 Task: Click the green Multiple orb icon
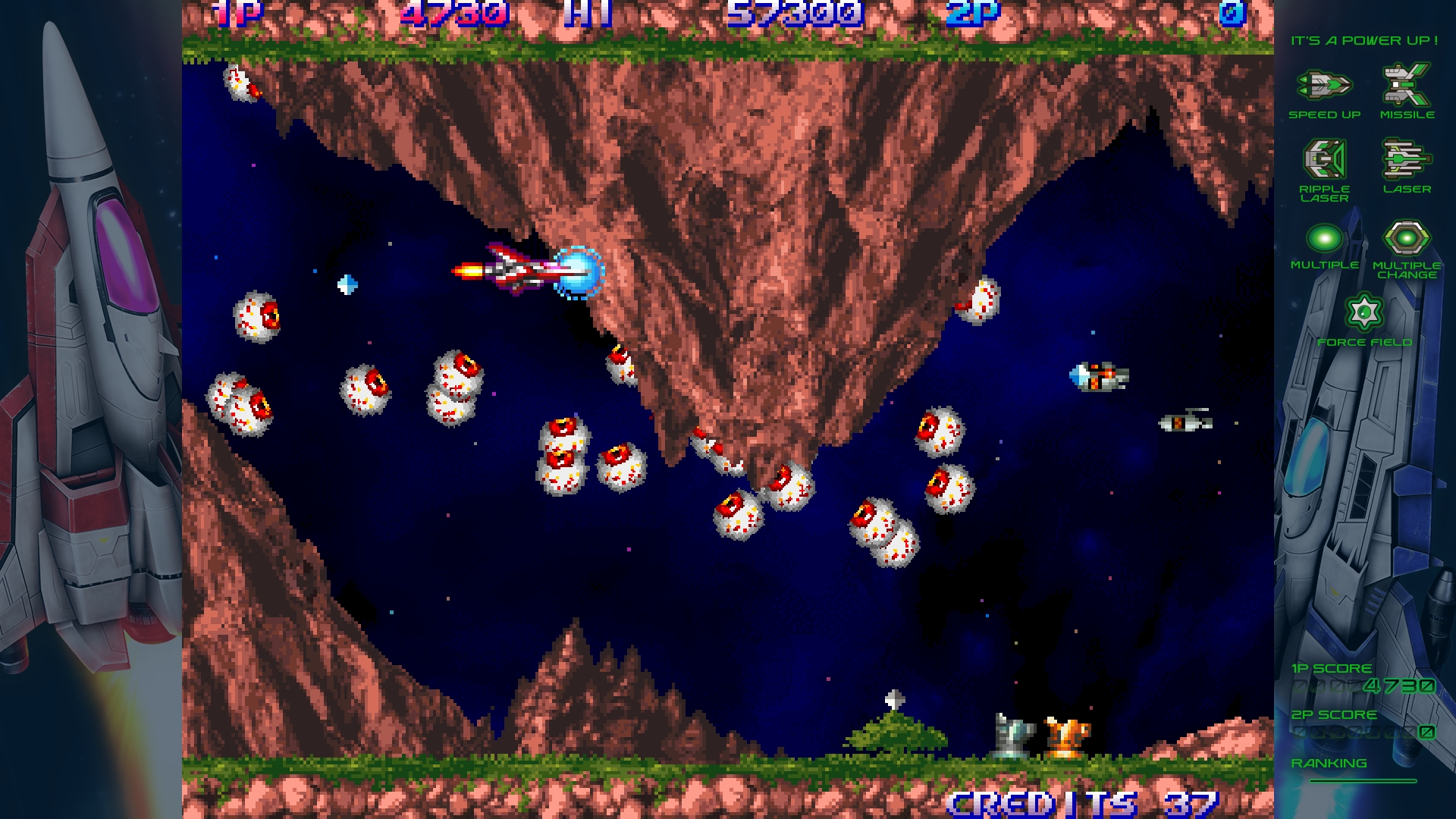point(1324,239)
